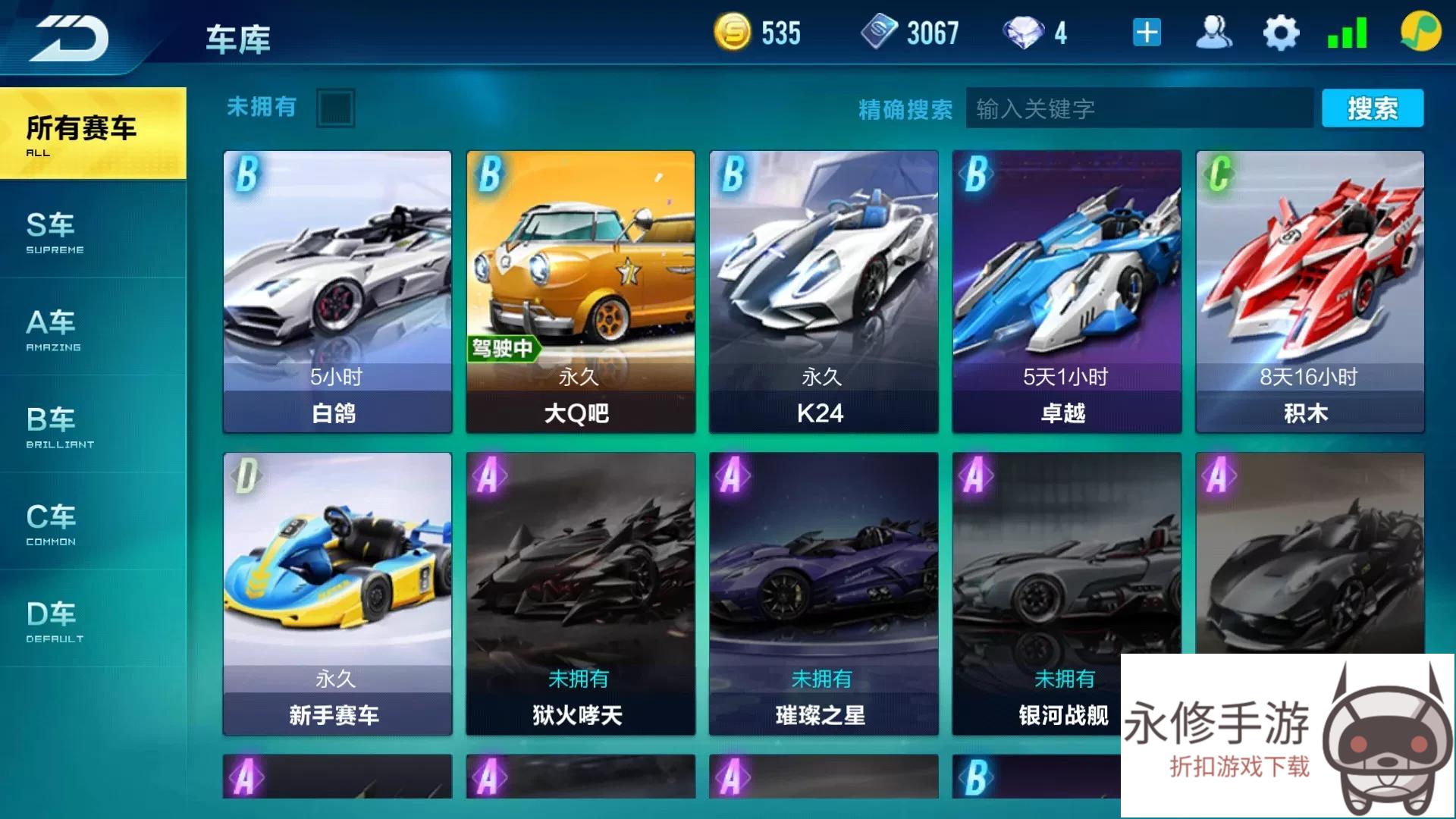Open the settings gear icon
Viewport: 1456px width, 819px height.
1281,33
